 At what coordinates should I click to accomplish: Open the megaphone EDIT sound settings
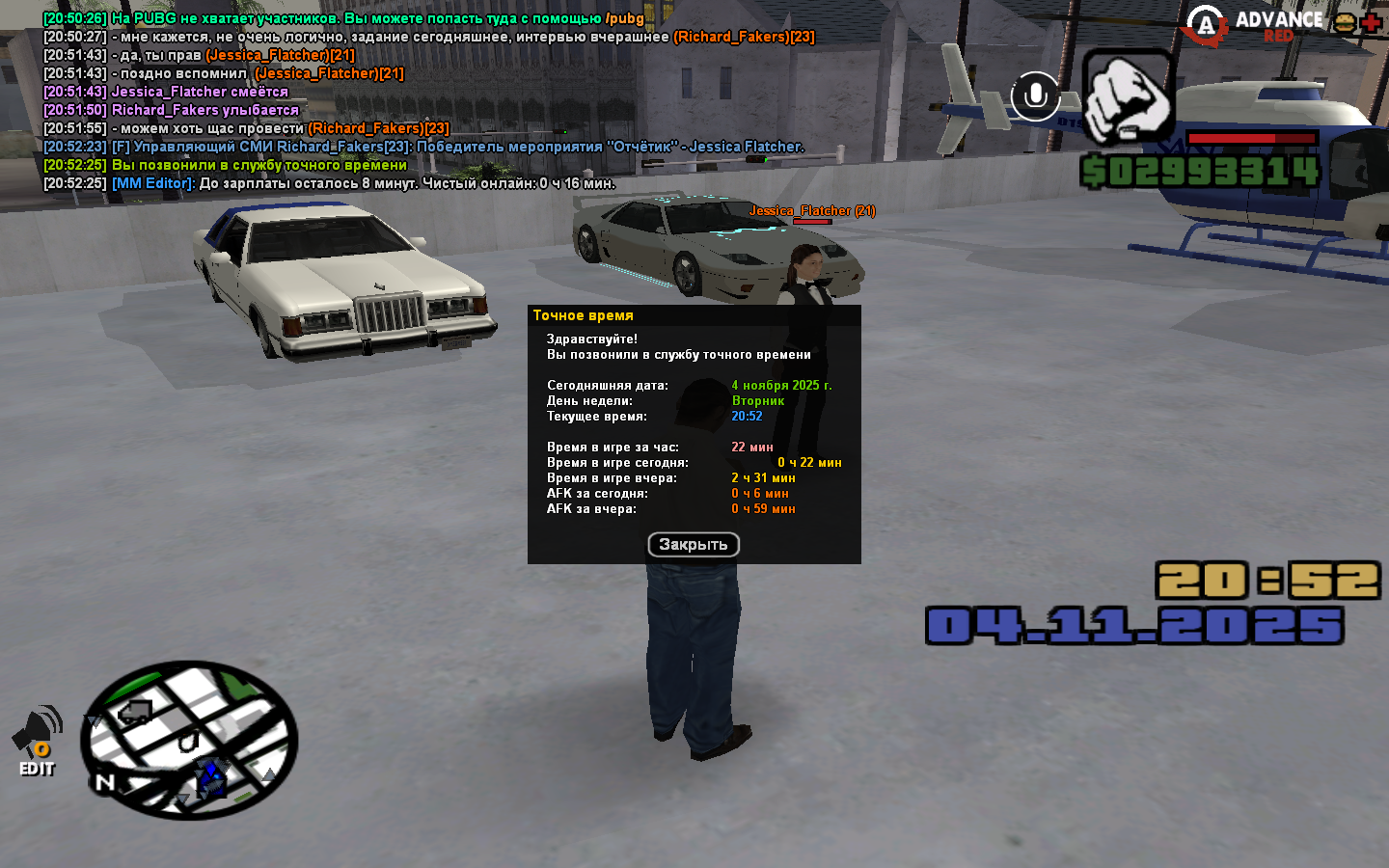point(37,741)
